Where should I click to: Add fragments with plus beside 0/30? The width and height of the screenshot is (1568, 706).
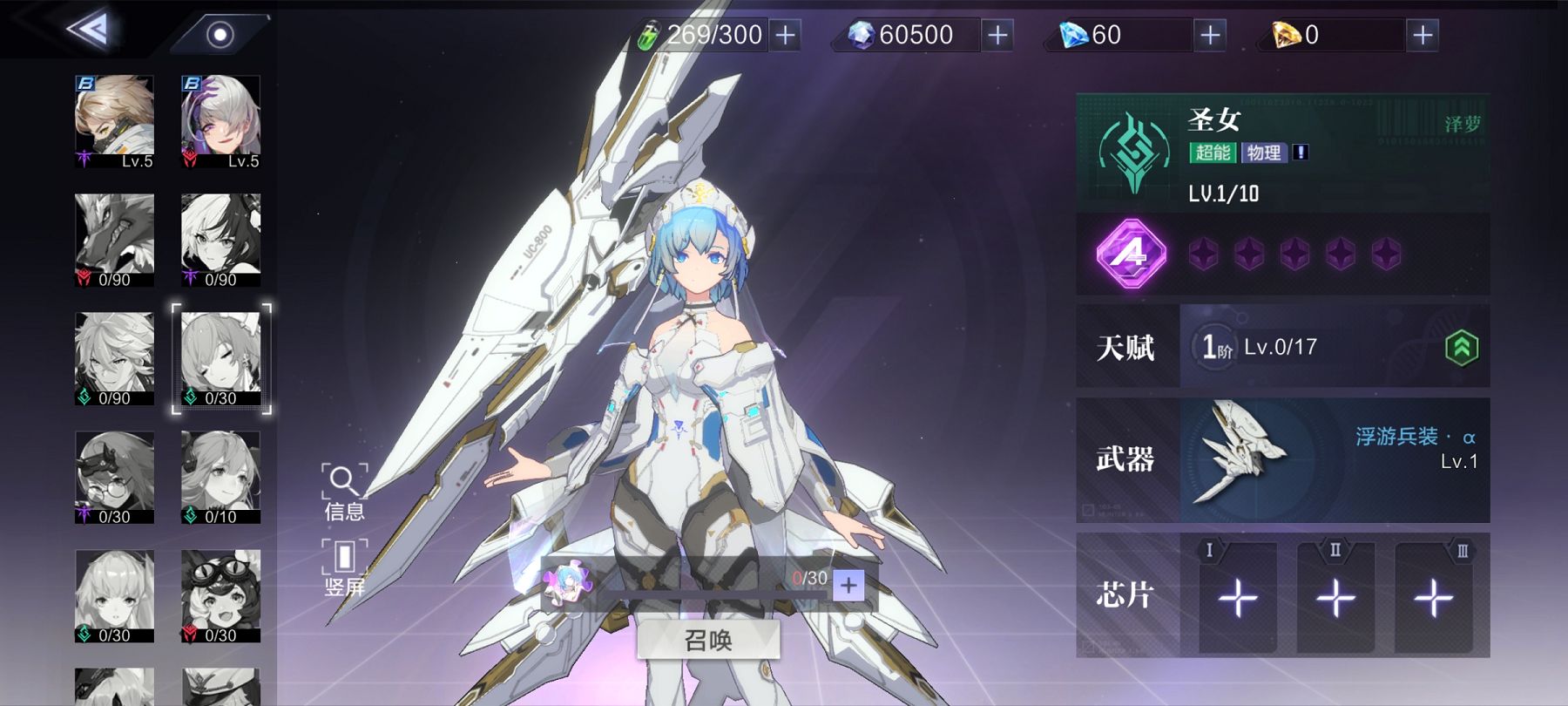(x=848, y=586)
